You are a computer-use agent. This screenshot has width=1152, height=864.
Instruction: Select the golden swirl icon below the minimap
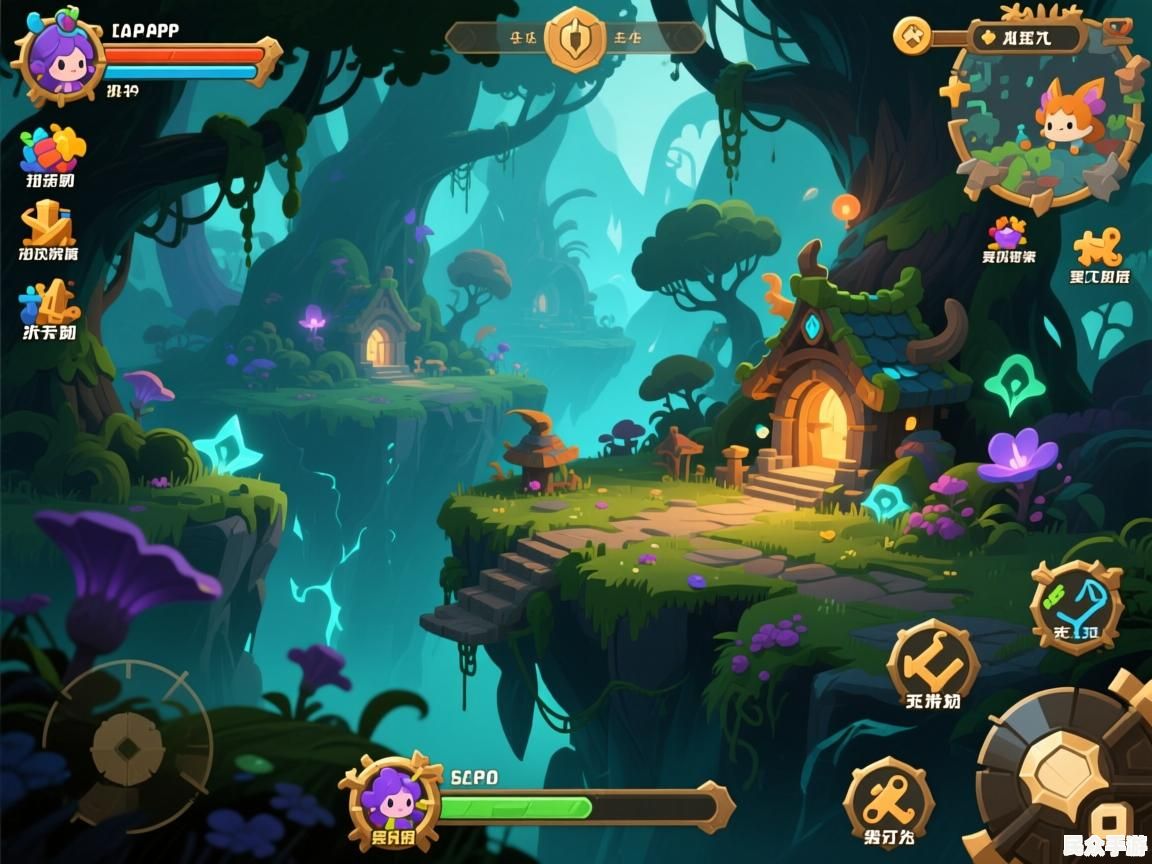[x=1098, y=247]
